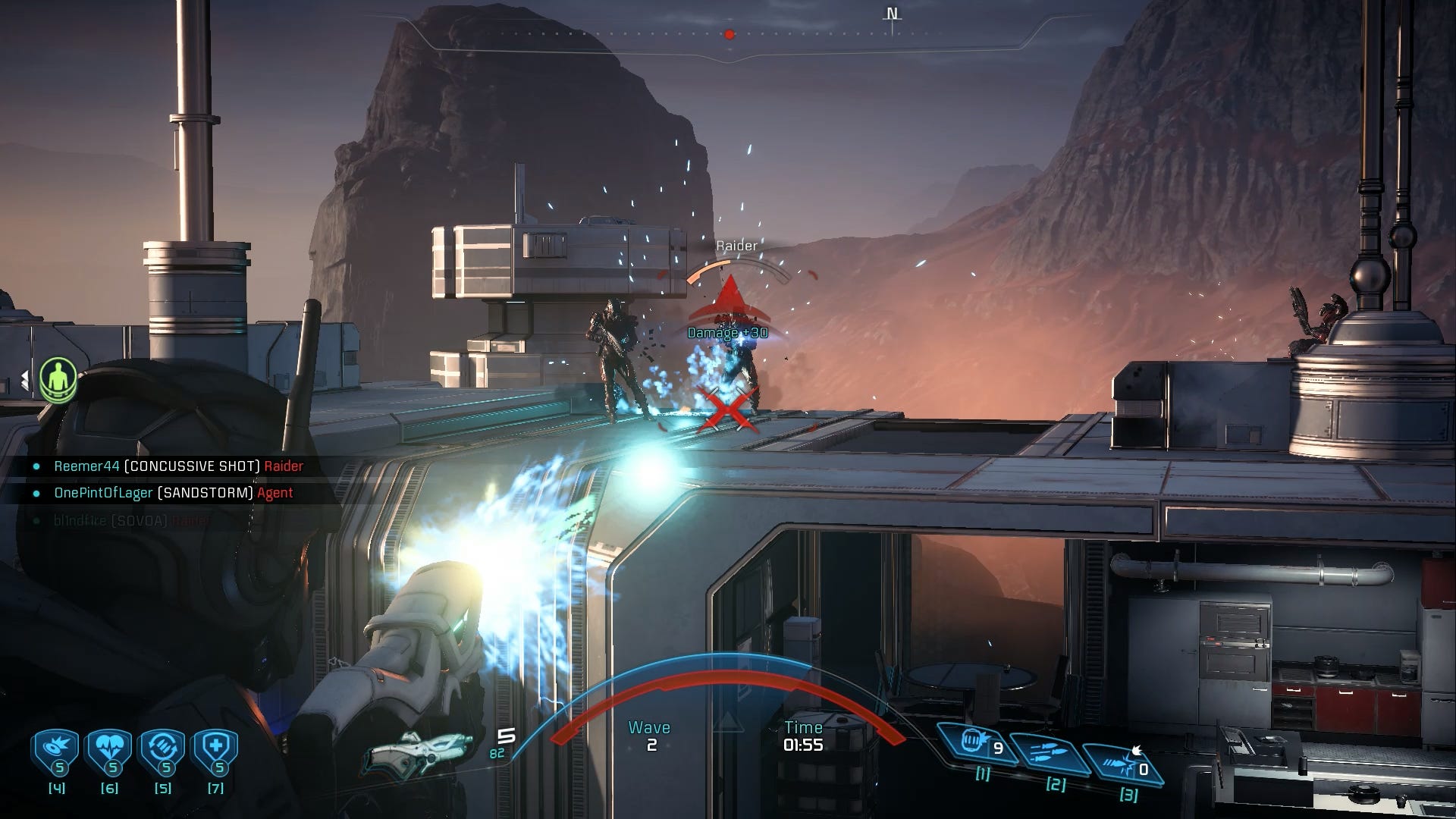Use the circular-arrows Ammo Pack consumable
The width and height of the screenshot is (1456, 819).
[162, 752]
